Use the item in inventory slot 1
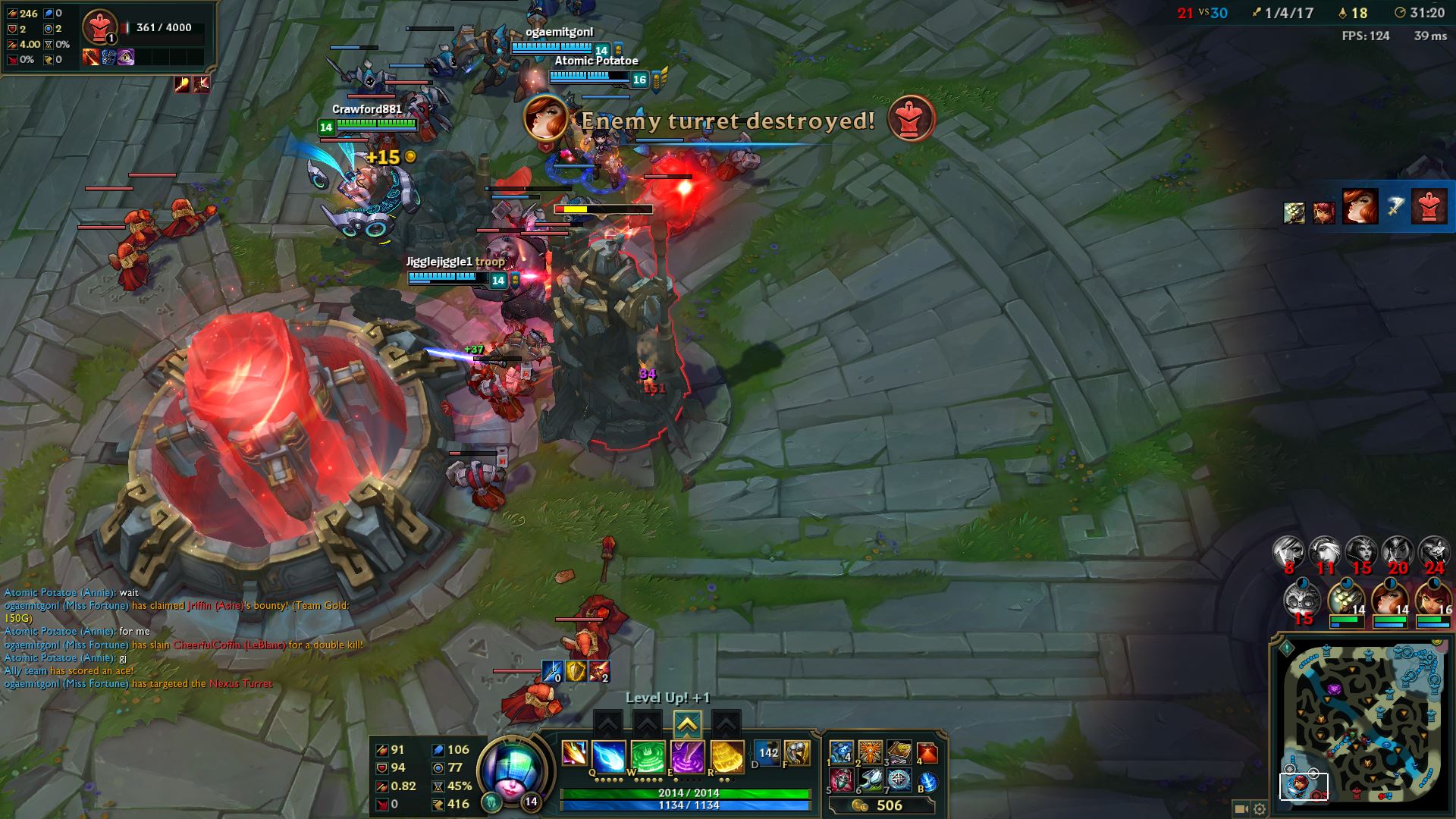This screenshot has height=819, width=1456. point(842,752)
